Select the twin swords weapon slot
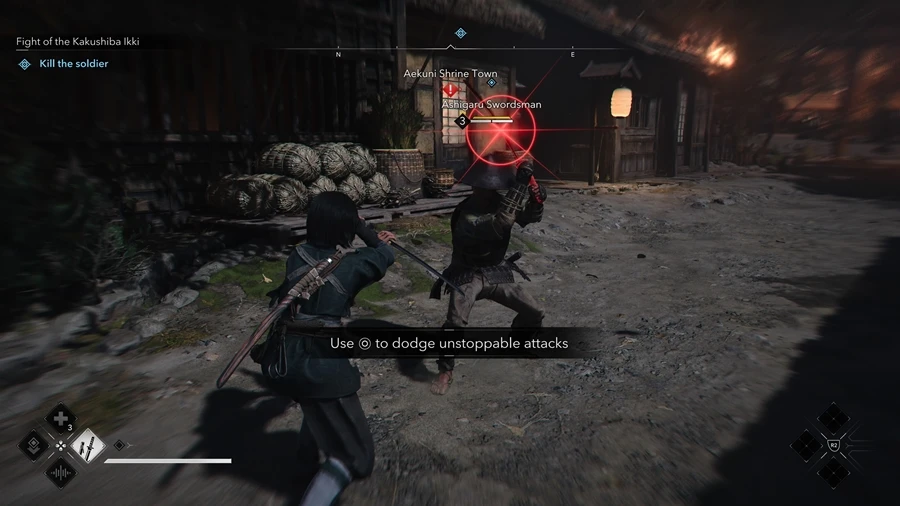Viewport: 900px width, 506px height. (89, 445)
